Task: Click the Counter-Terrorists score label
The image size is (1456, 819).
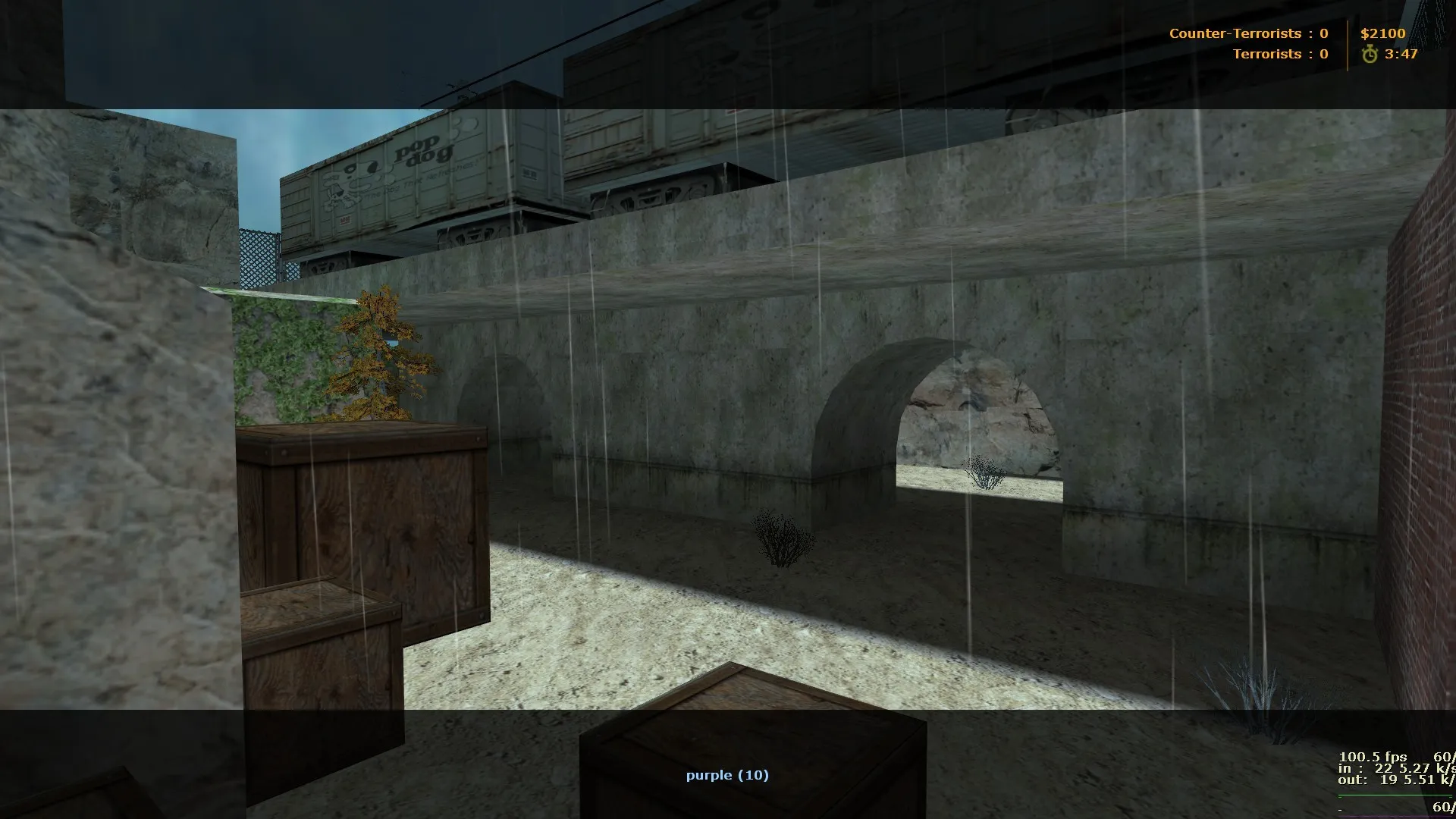Action: pyautogui.click(x=1235, y=33)
